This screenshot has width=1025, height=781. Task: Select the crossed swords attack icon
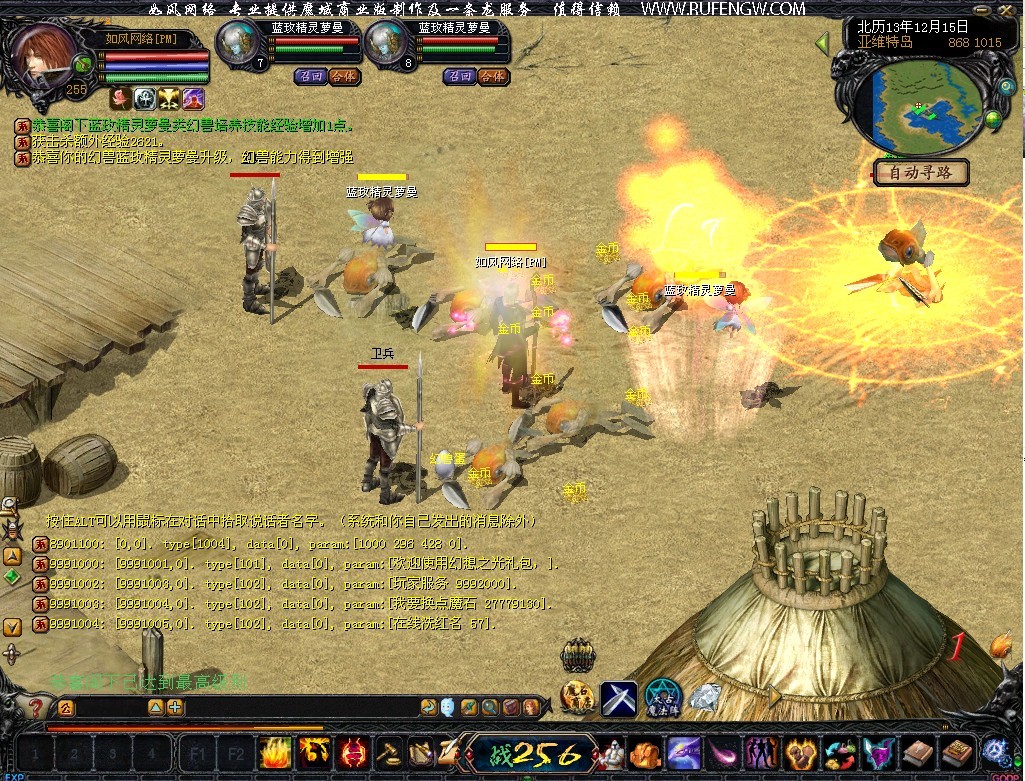click(x=618, y=697)
